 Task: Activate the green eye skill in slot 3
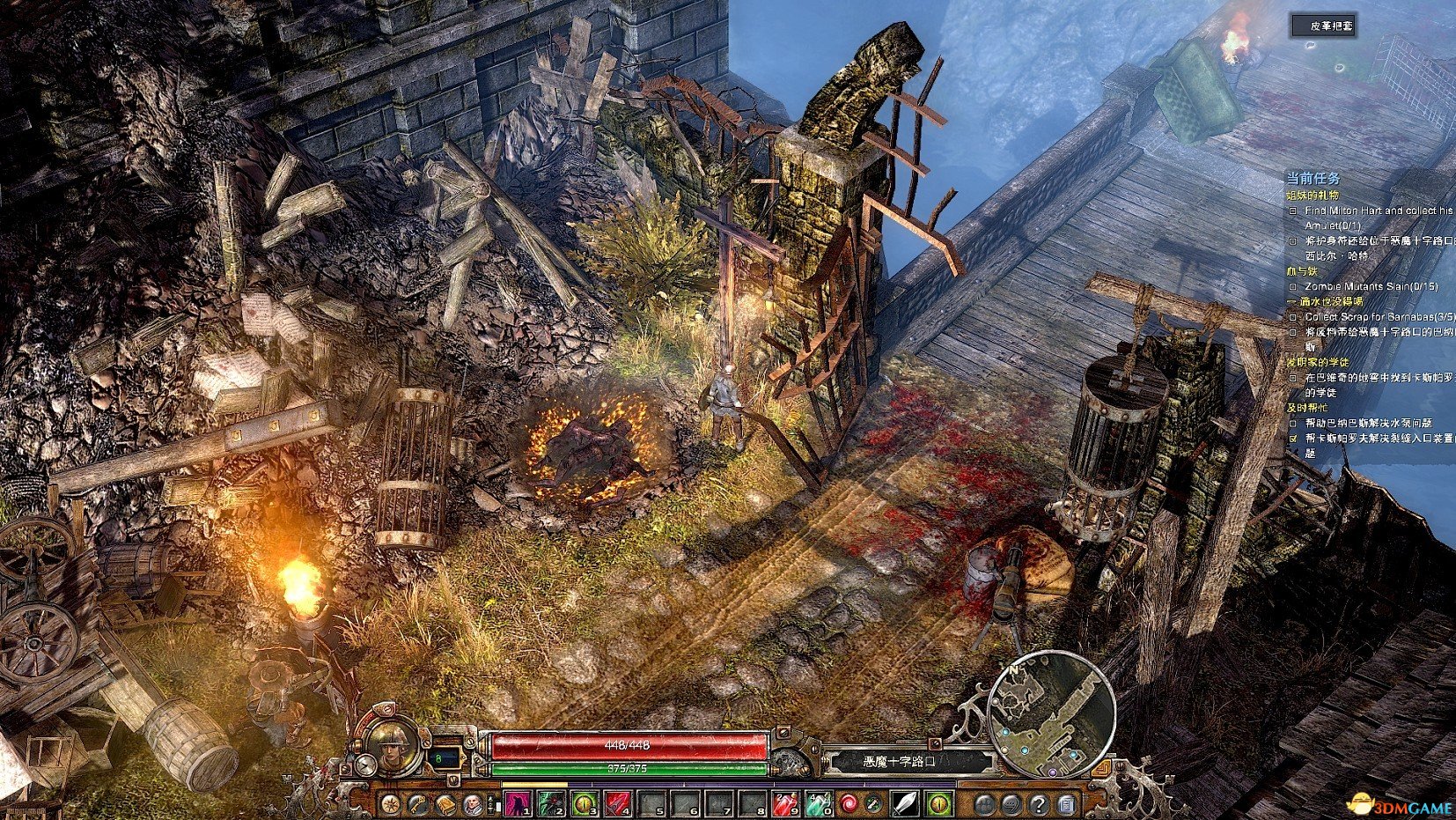[x=585, y=804]
